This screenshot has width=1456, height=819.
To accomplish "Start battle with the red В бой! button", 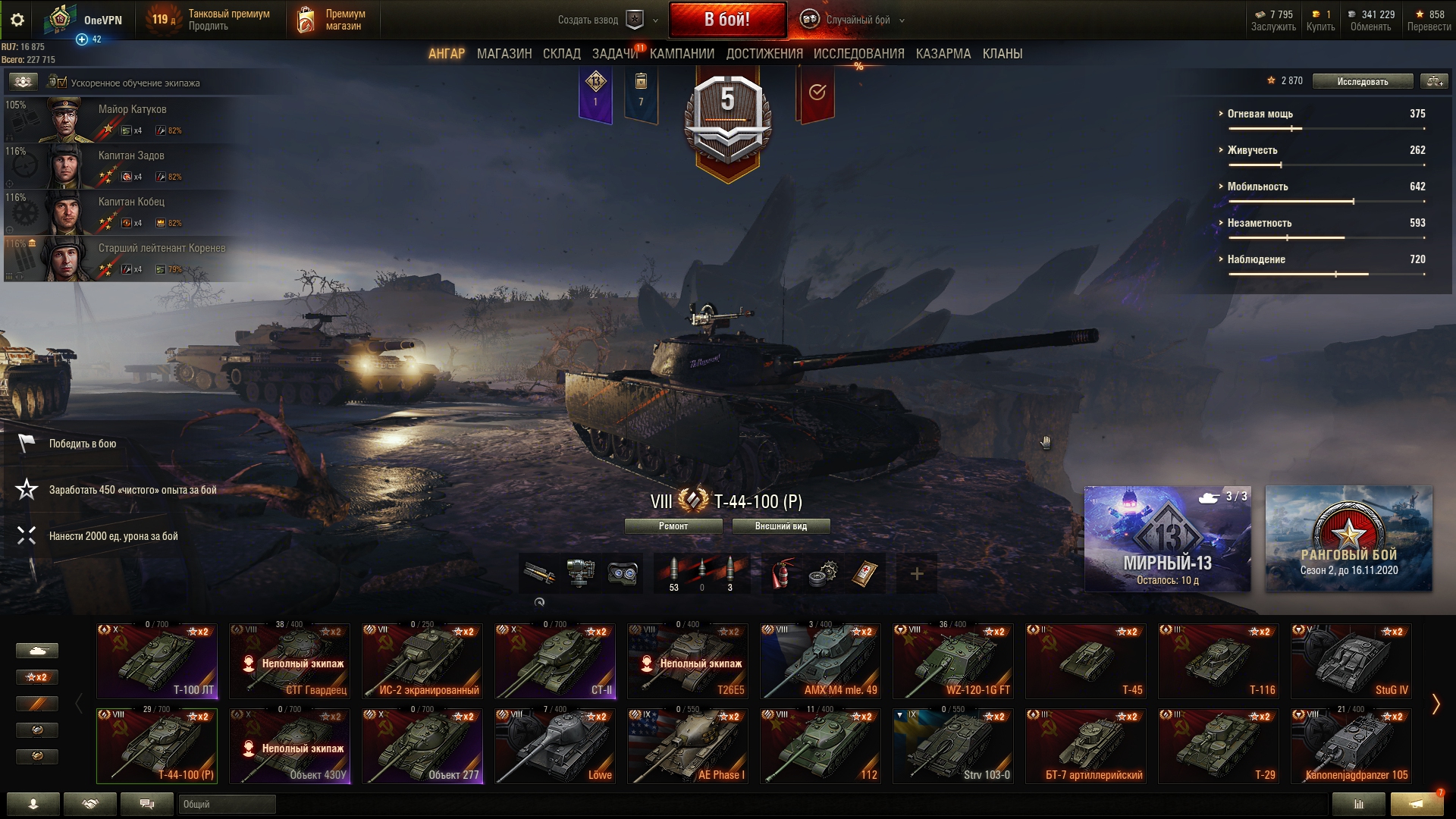I will click(x=726, y=20).
